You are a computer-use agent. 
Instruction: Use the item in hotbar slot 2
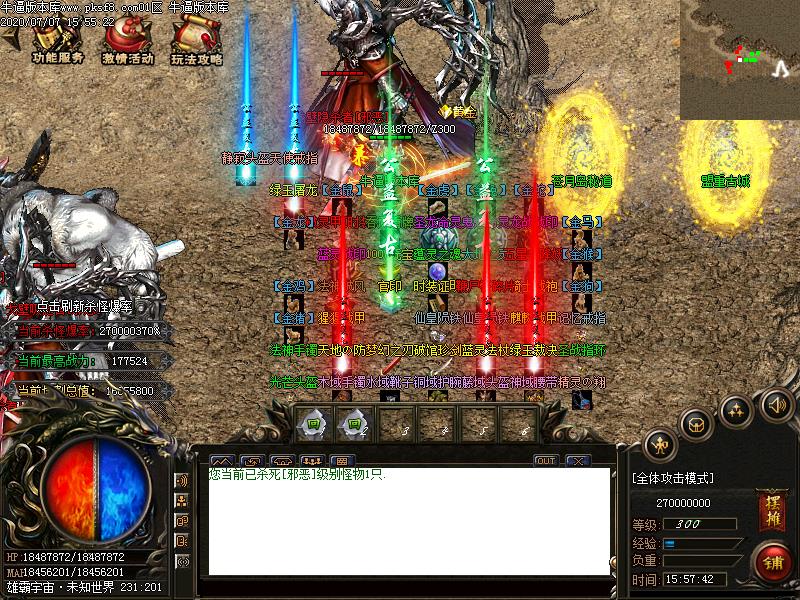pyautogui.click(x=353, y=424)
